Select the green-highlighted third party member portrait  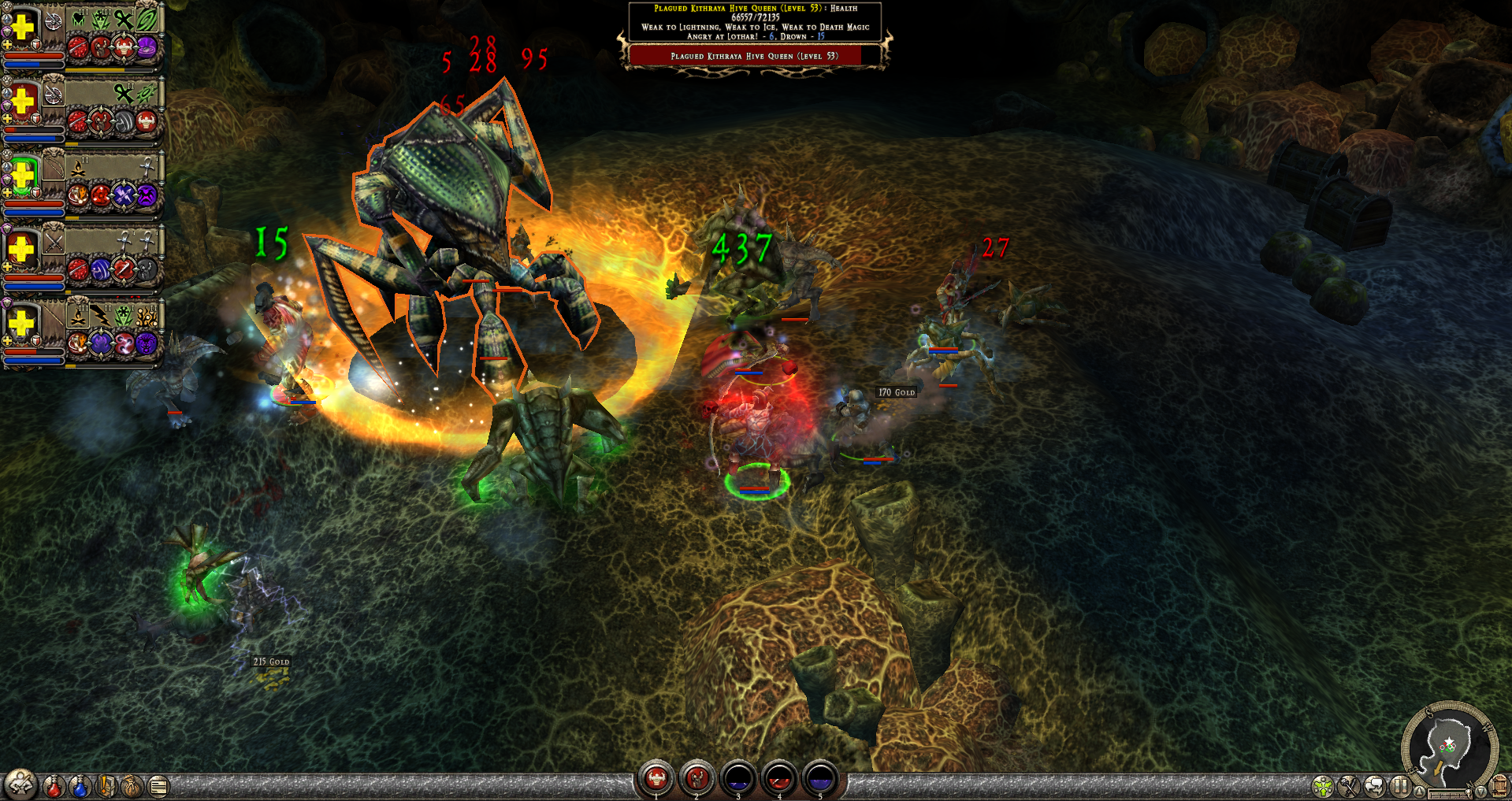tap(23, 176)
